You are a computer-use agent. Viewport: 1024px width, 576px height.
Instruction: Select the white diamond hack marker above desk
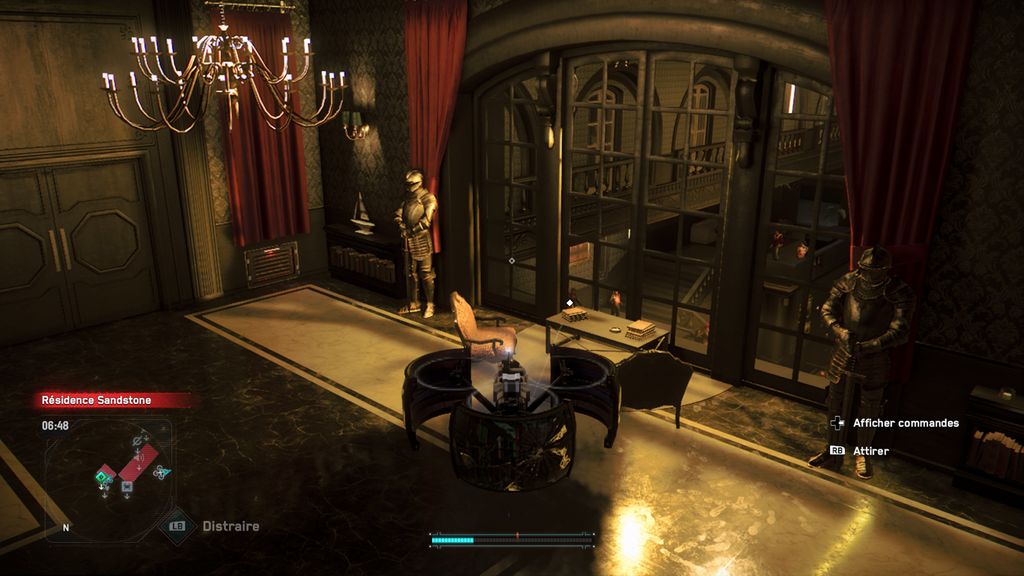570,302
